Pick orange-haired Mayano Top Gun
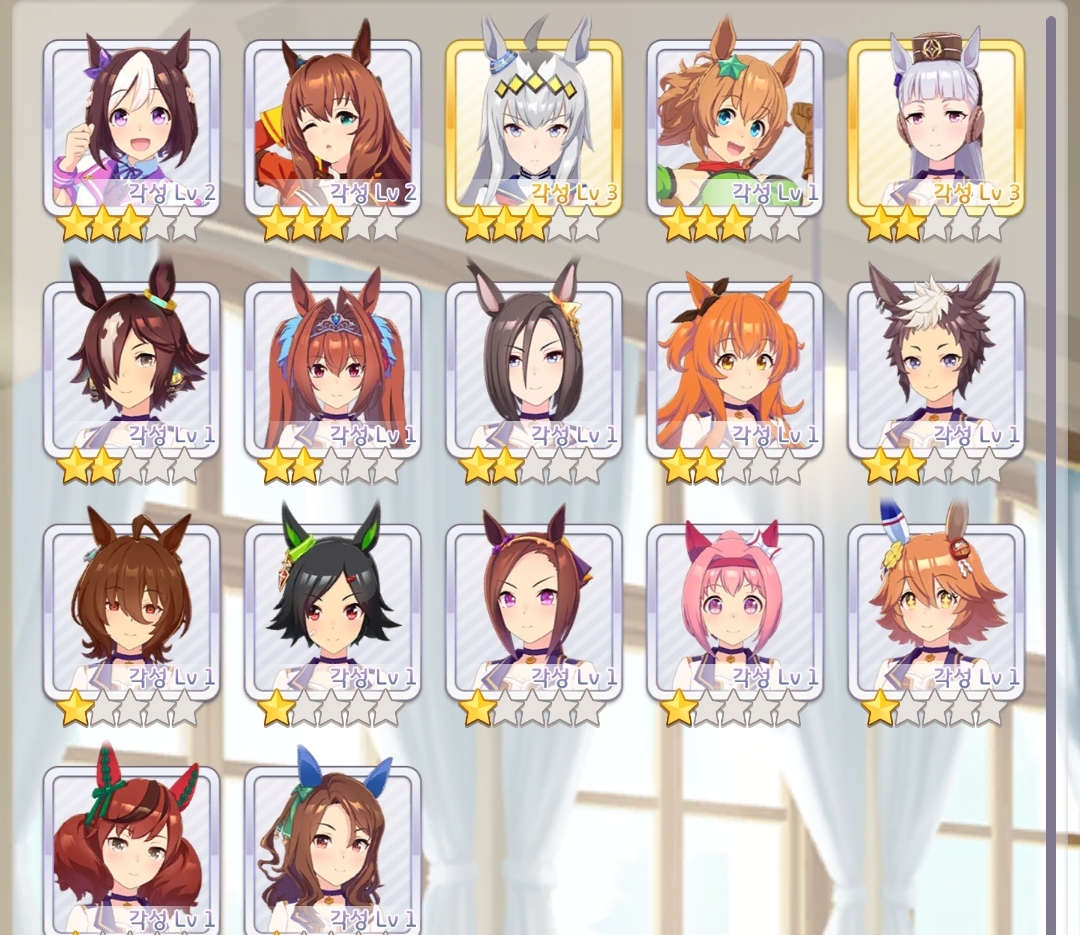This screenshot has width=1080, height=935. pyautogui.click(x=735, y=369)
